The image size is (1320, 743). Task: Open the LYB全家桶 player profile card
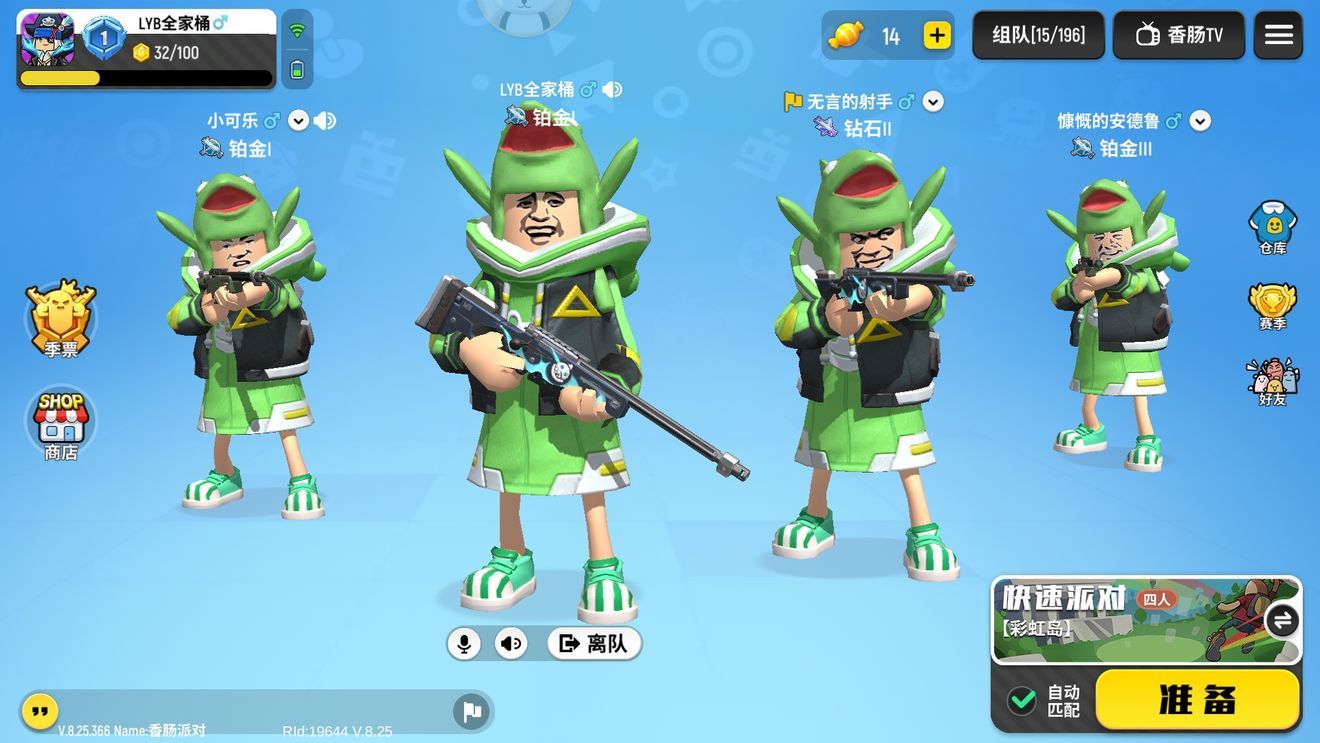click(x=146, y=48)
